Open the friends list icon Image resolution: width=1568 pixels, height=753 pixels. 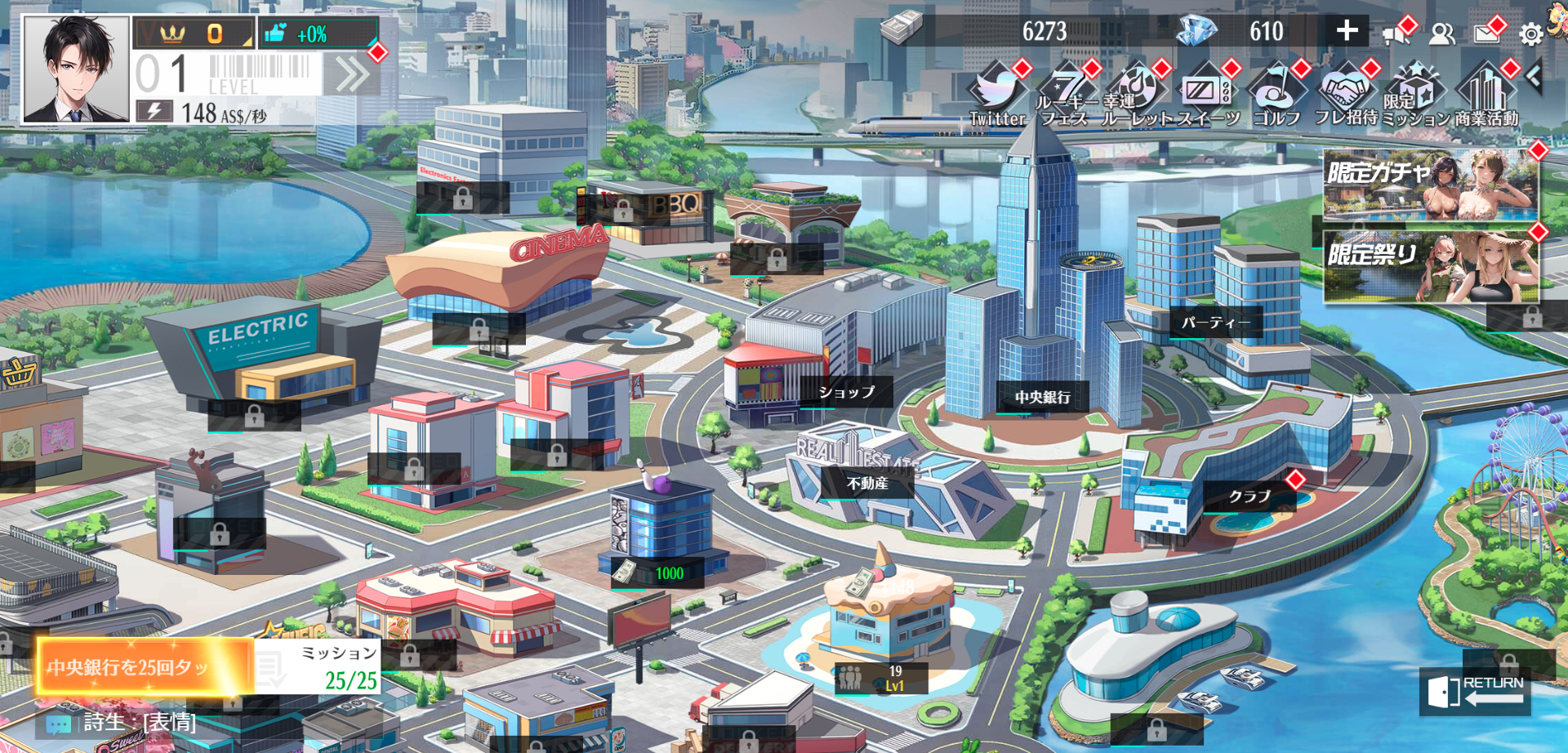point(1442,33)
